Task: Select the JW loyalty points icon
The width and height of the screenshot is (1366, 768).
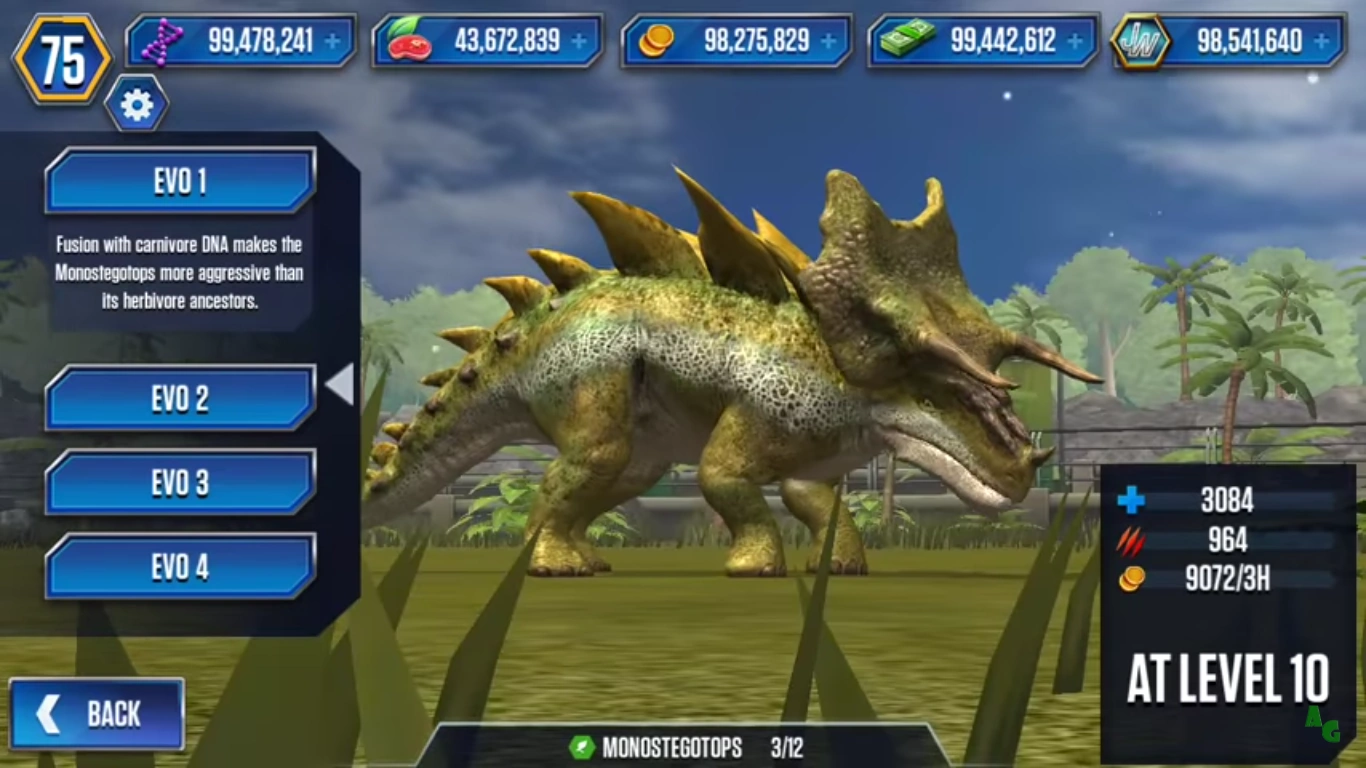Action: [1143, 41]
